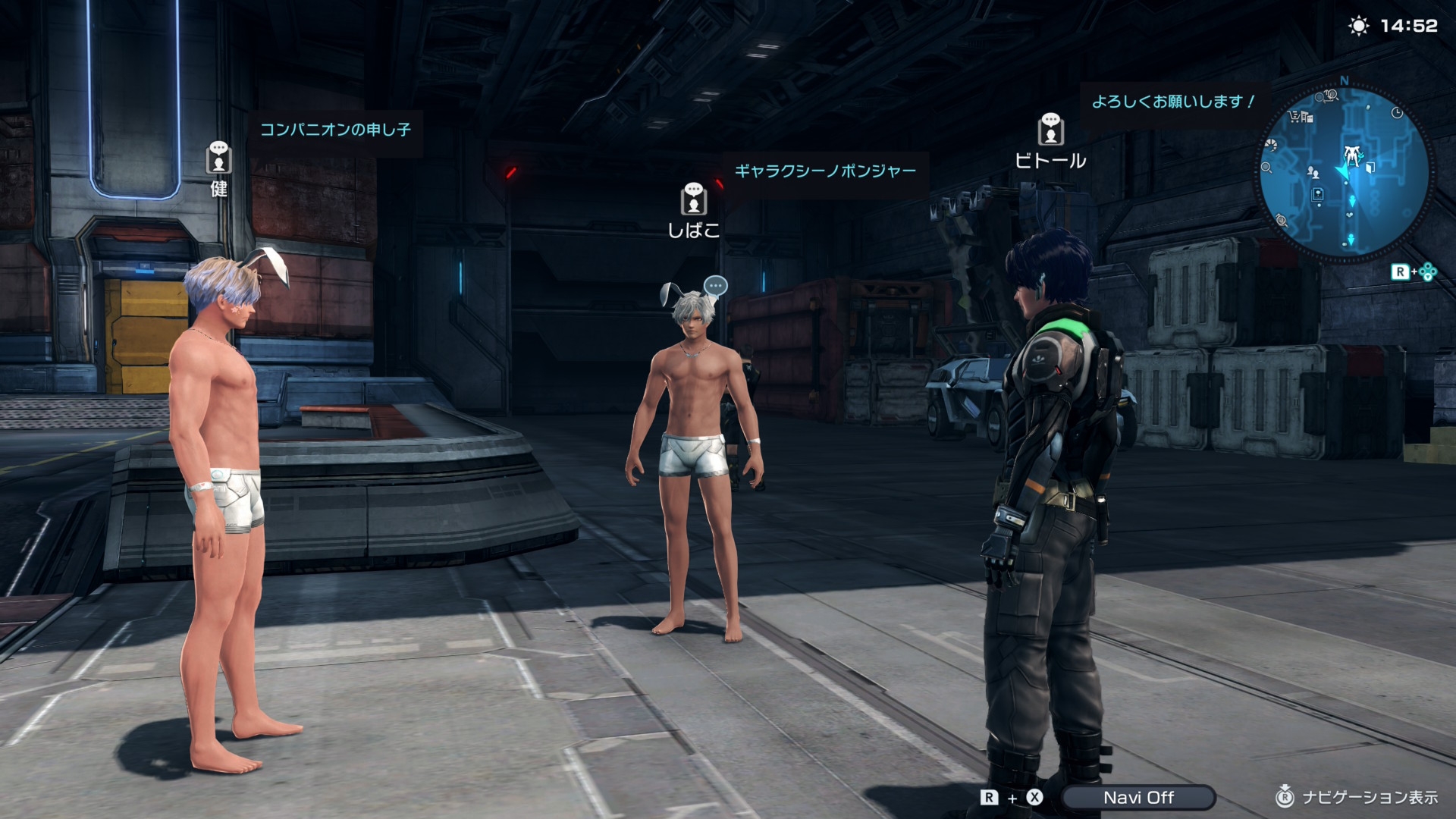1456x819 pixels.
Task: Click the よろしくお願いします！ greeting bubble
Action: pyautogui.click(x=1172, y=102)
